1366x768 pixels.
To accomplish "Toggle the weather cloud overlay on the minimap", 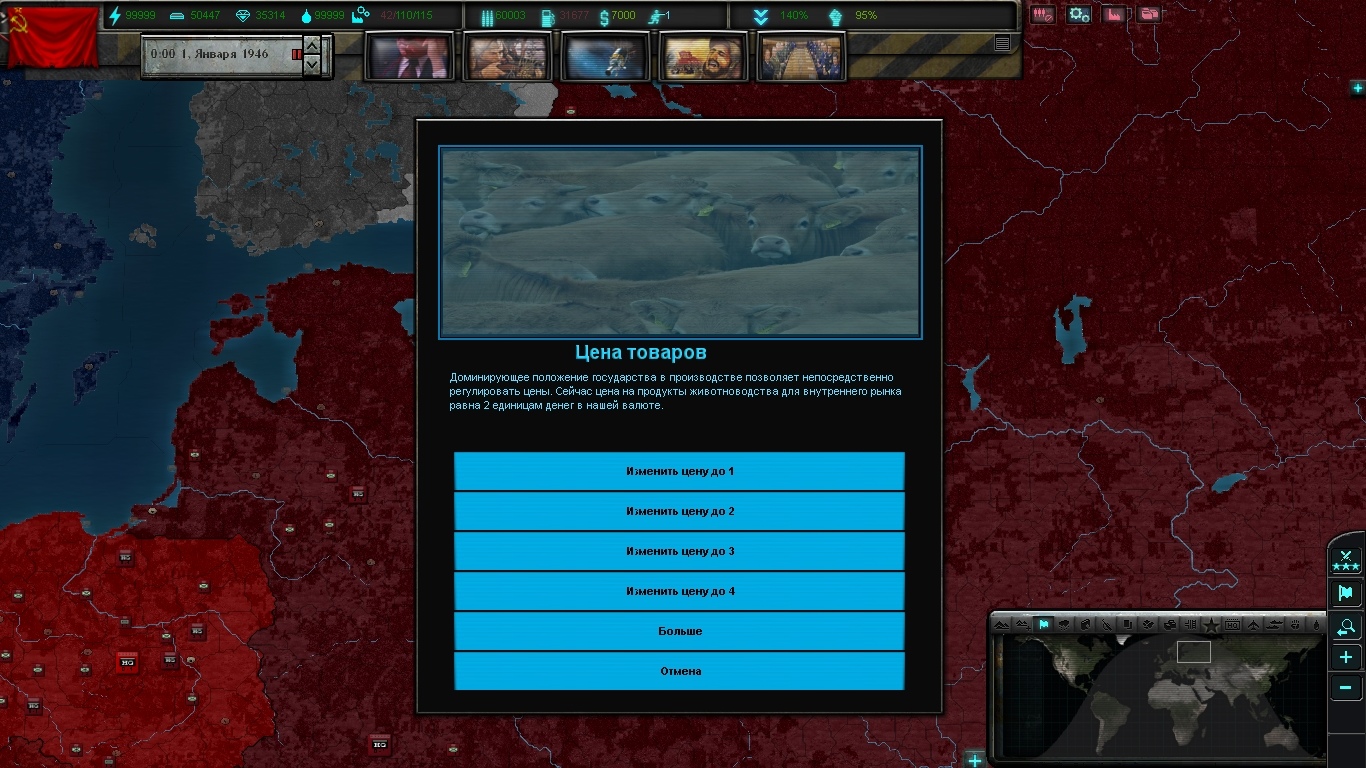I will [x=1066, y=625].
